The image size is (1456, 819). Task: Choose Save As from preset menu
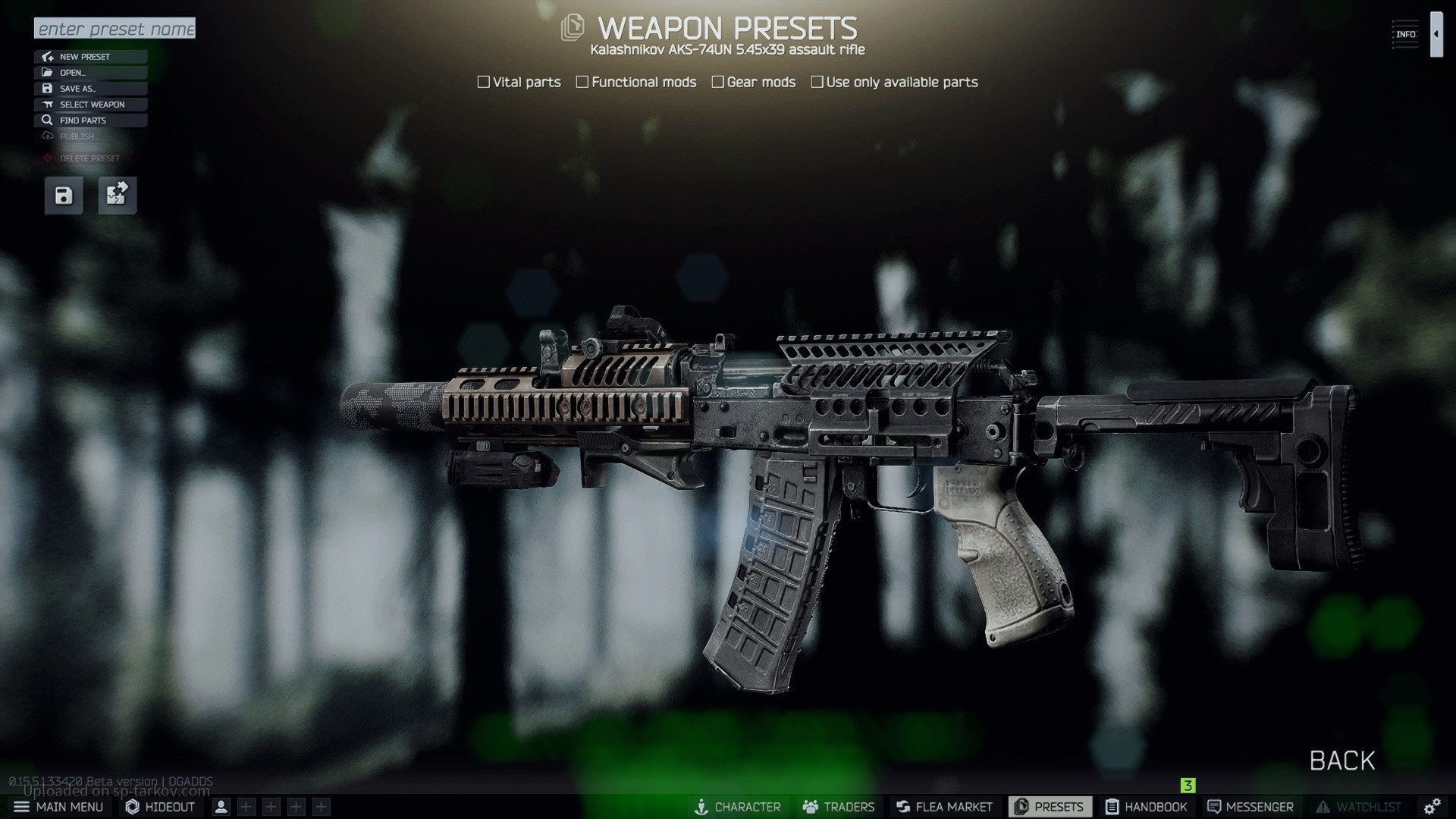90,89
